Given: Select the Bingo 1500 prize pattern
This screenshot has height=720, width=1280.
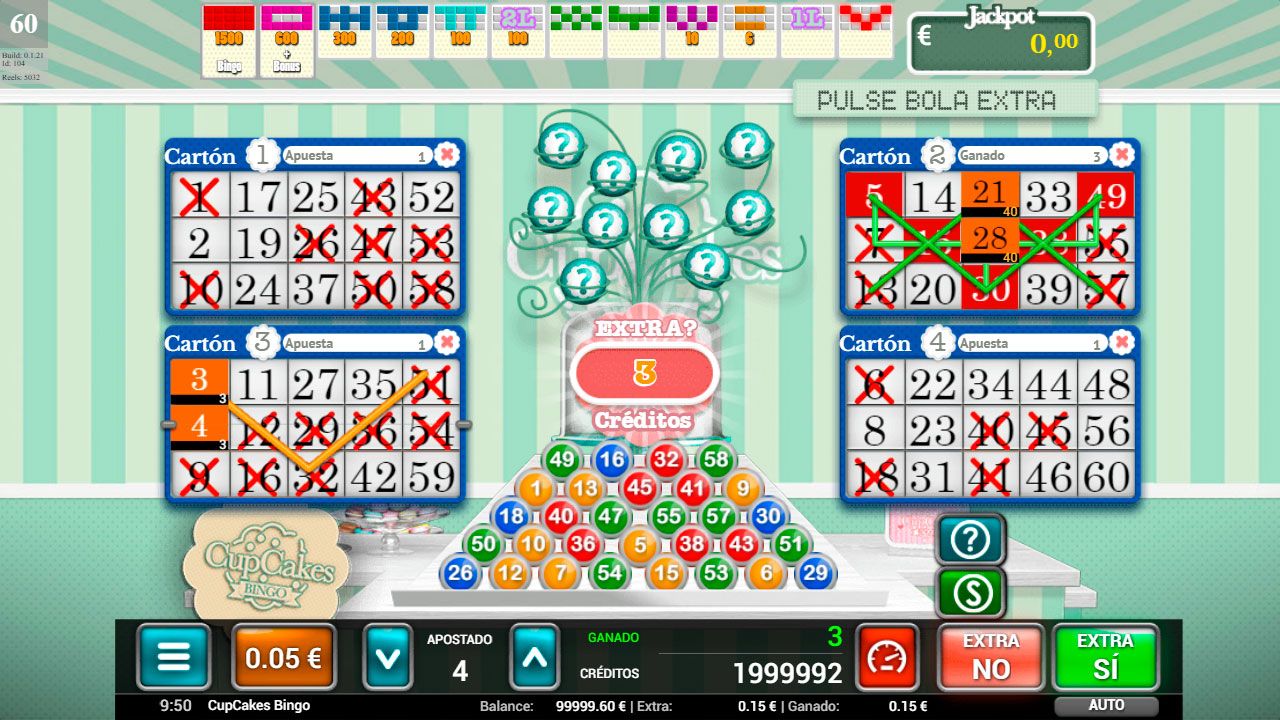Looking at the screenshot, I should click(x=228, y=30).
